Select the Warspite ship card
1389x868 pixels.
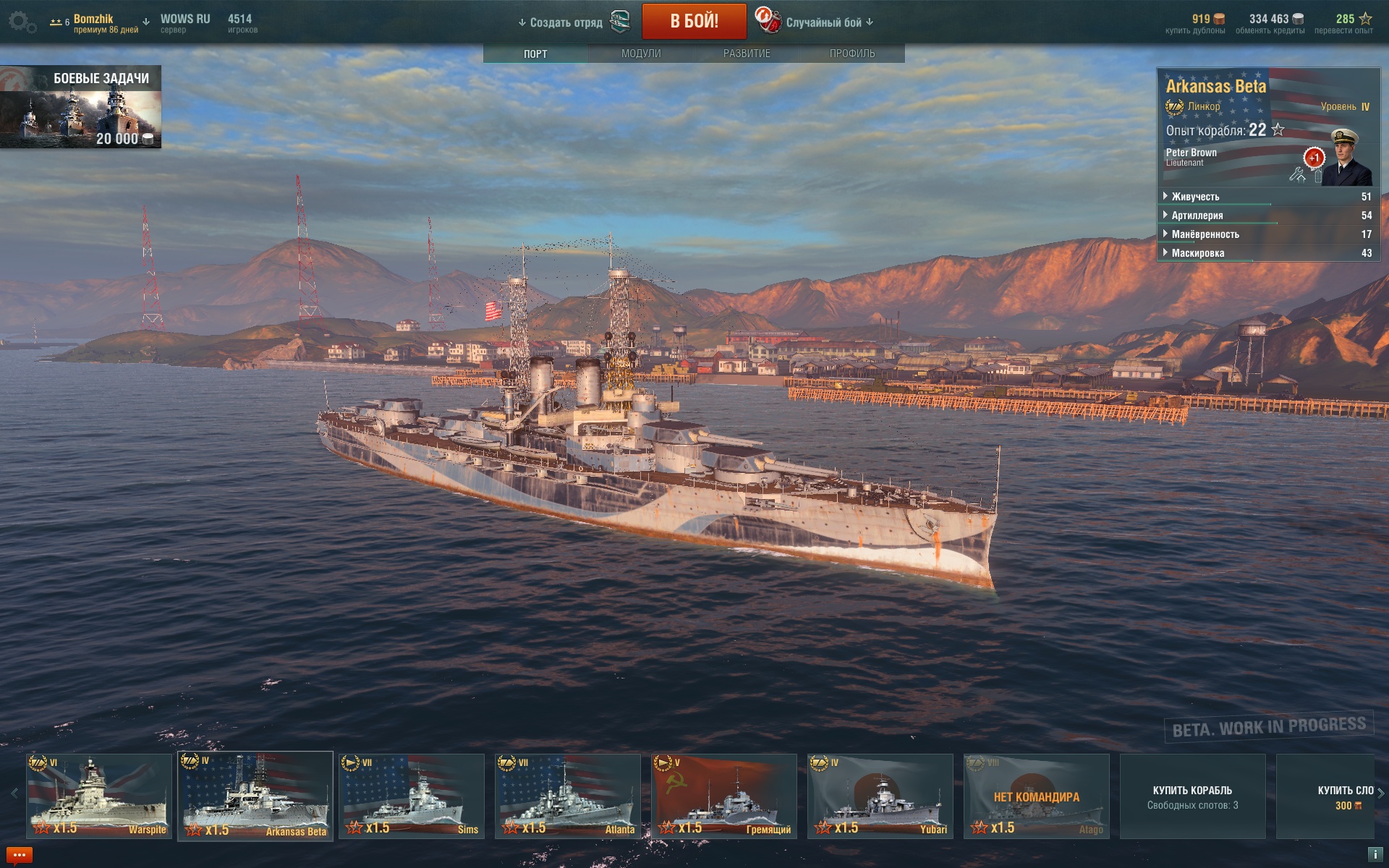99,796
